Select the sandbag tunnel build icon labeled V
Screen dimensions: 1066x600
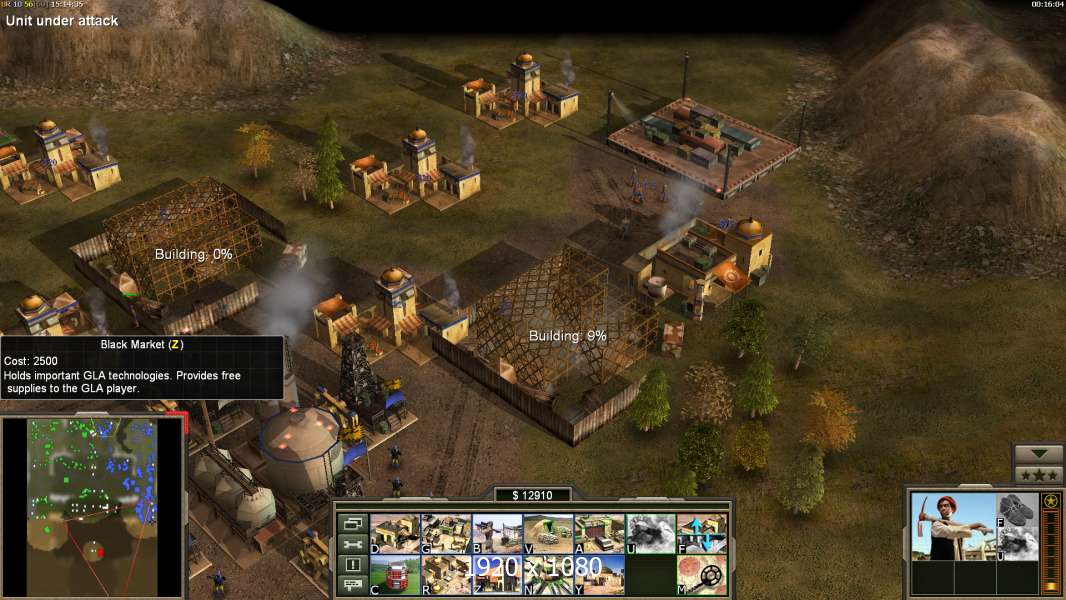tap(548, 534)
